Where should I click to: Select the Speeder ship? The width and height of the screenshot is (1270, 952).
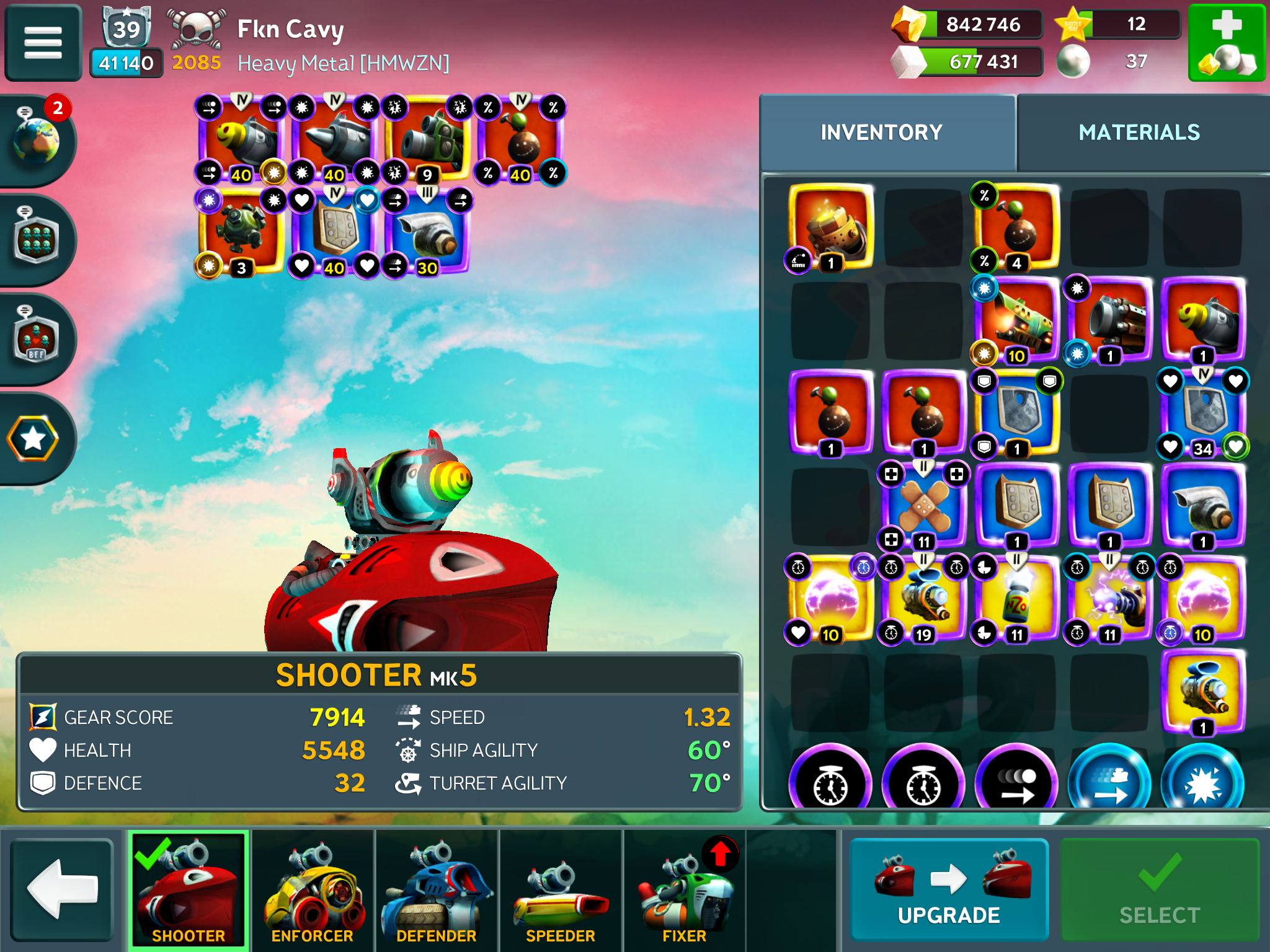pyautogui.click(x=561, y=889)
